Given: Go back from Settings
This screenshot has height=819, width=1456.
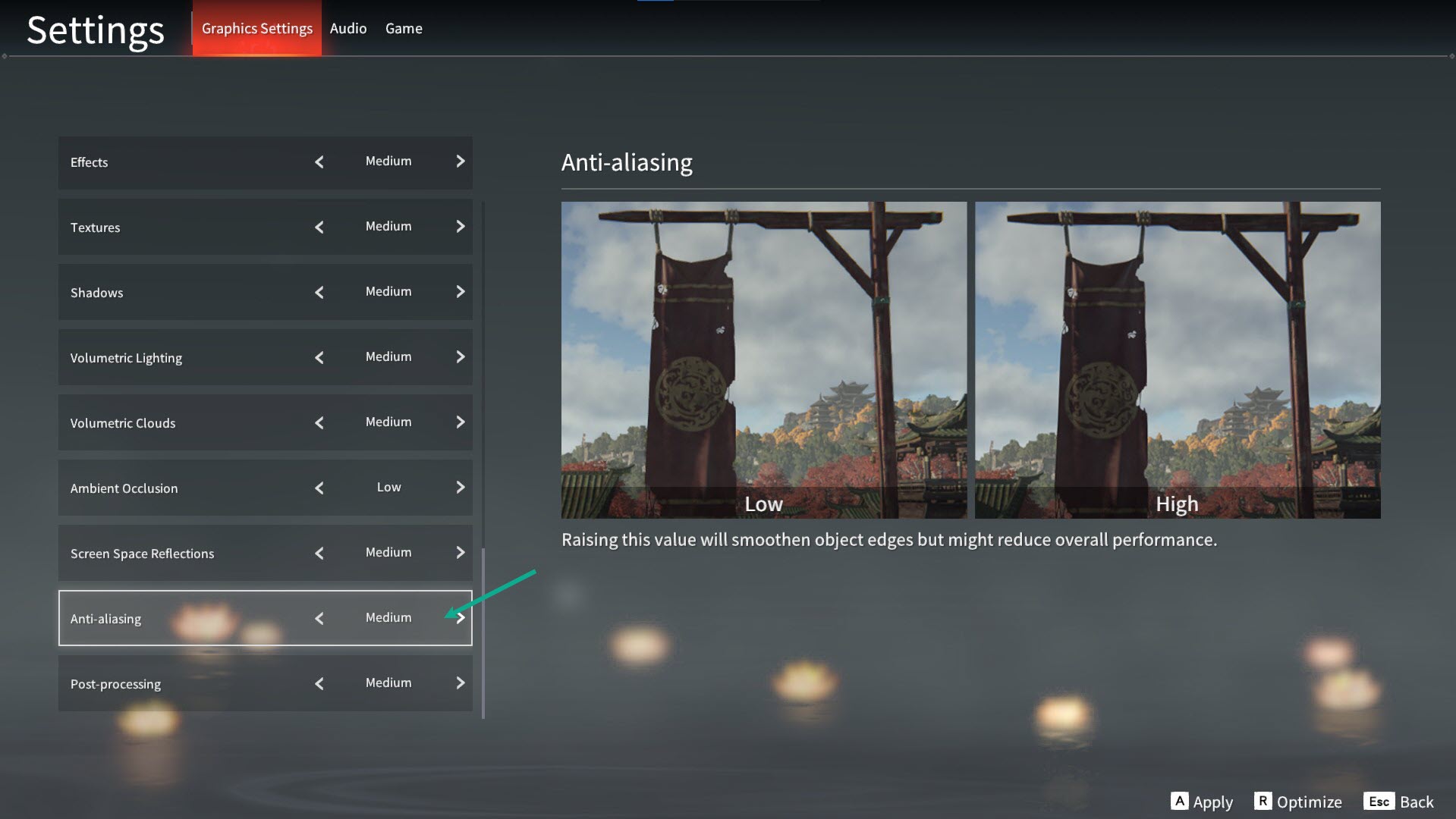Looking at the screenshot, I should (x=1398, y=802).
